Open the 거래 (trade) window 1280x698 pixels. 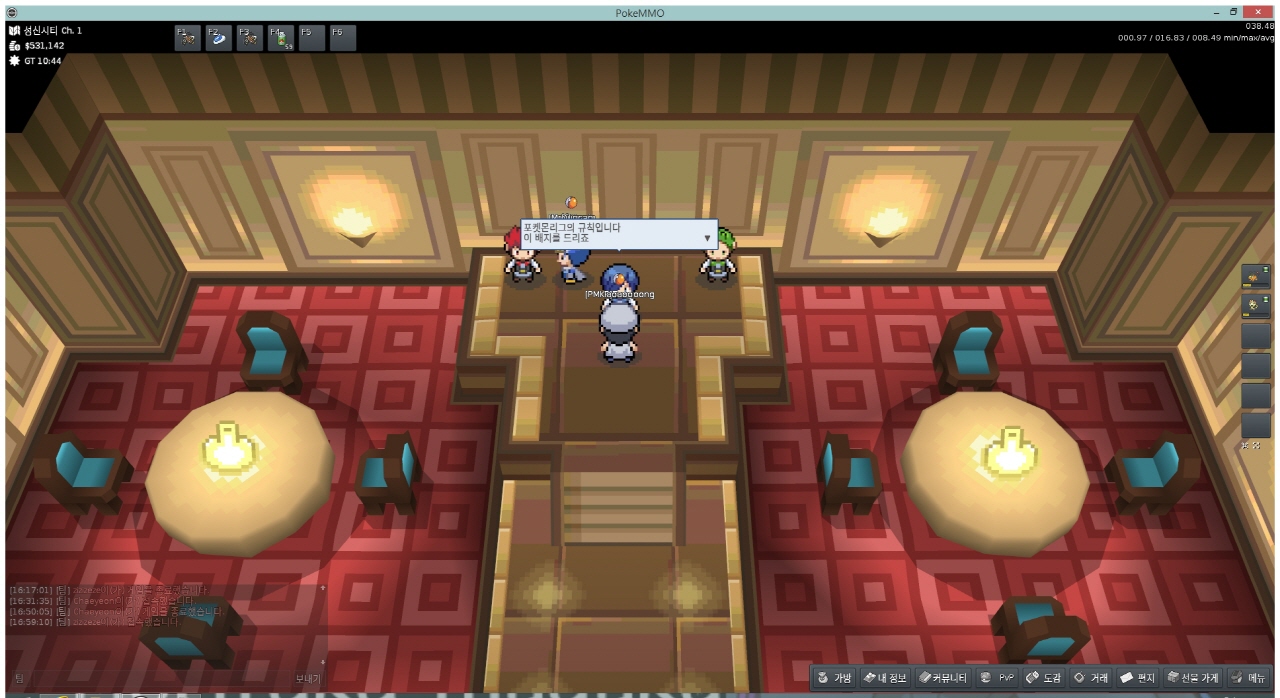tap(1091, 678)
